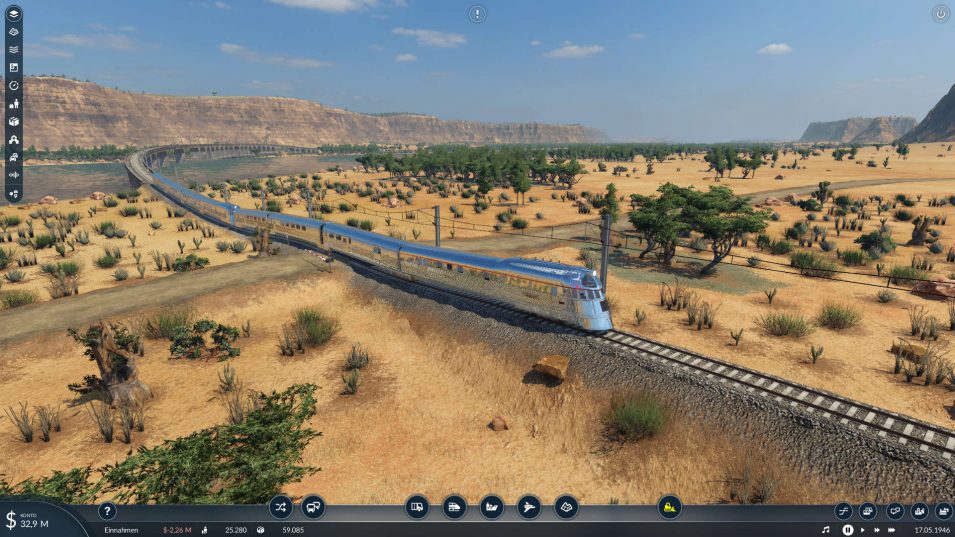The height and width of the screenshot is (537, 955).
Task: Open the power button main menu
Action: click(940, 14)
